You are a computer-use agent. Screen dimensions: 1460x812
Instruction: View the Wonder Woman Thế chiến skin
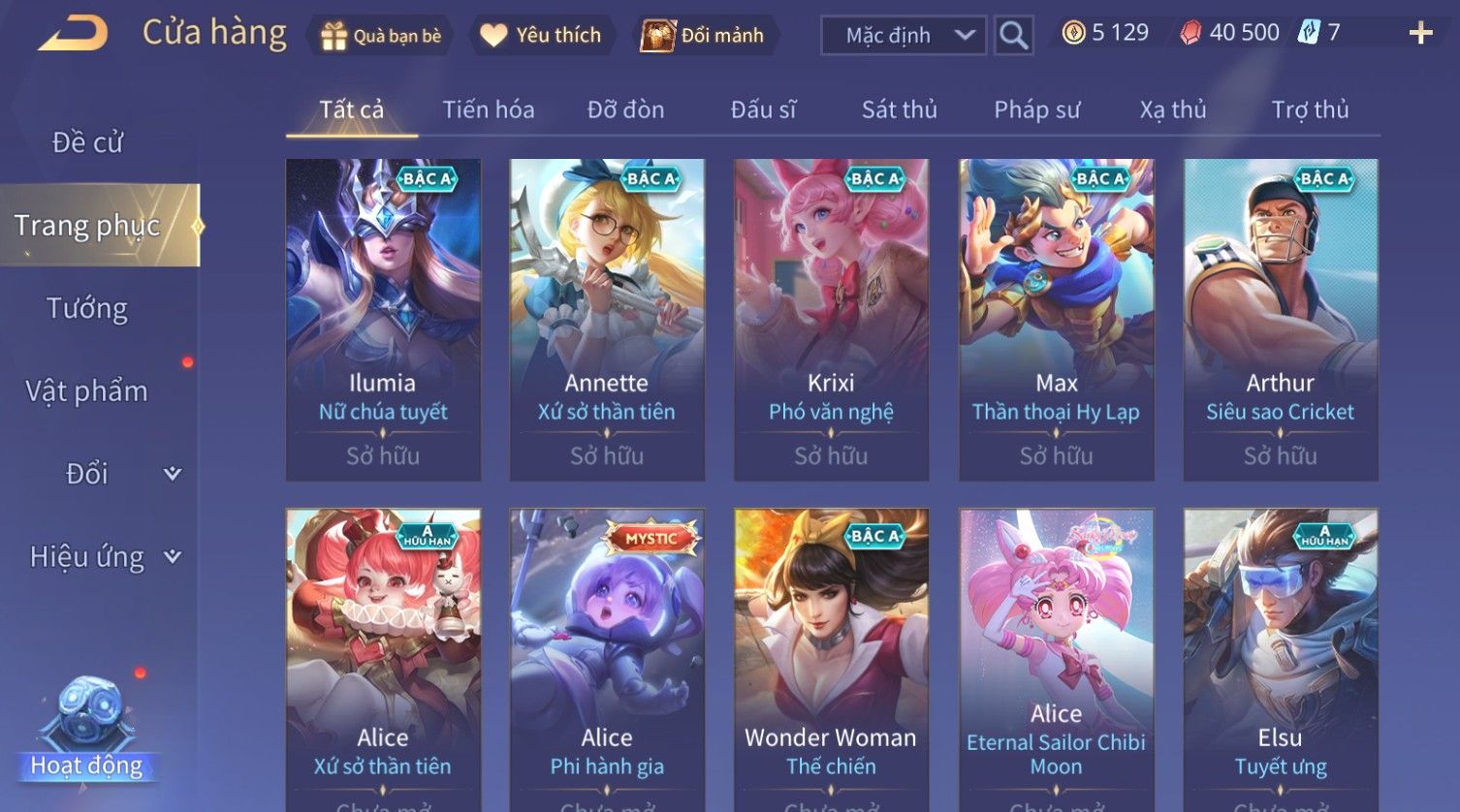(x=831, y=659)
